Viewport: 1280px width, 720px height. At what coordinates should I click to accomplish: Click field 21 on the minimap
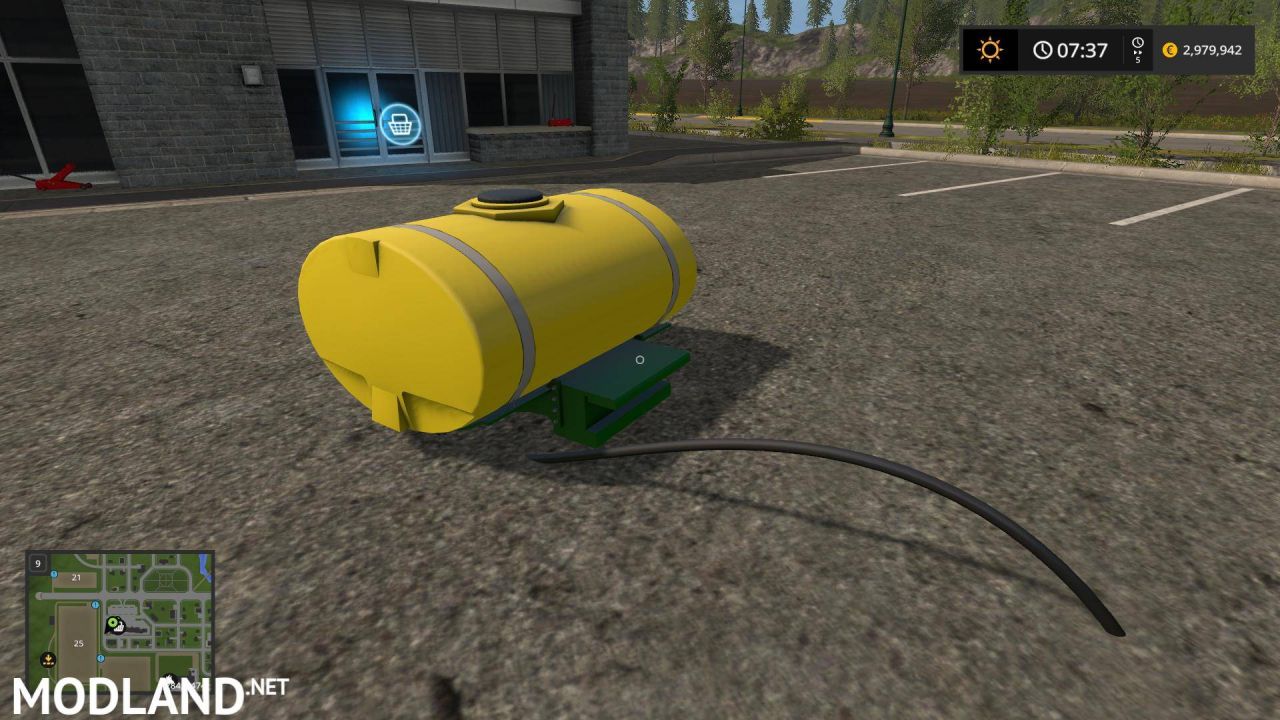[x=76, y=578]
